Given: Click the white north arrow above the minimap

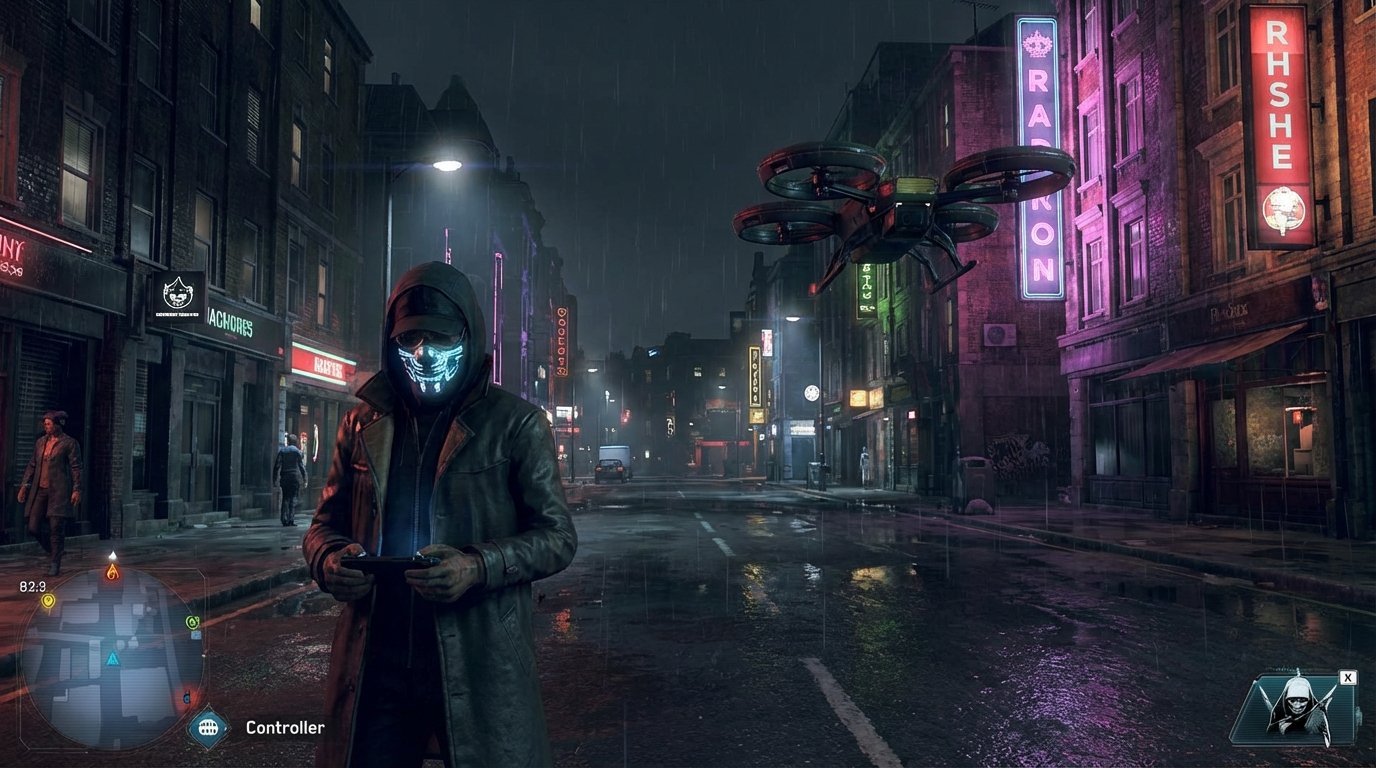Looking at the screenshot, I should [113, 556].
